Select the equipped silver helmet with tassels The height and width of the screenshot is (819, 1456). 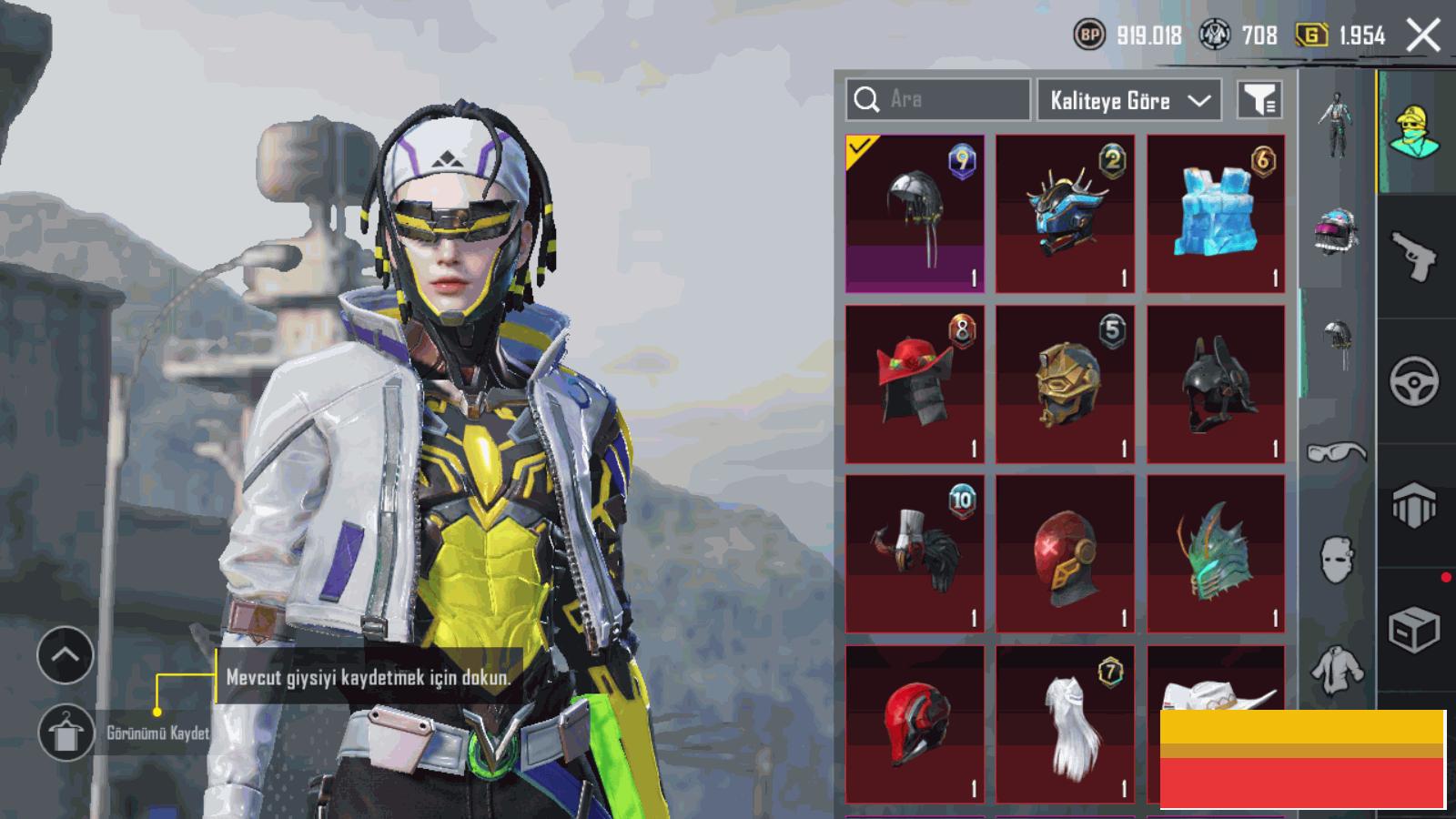(x=915, y=214)
